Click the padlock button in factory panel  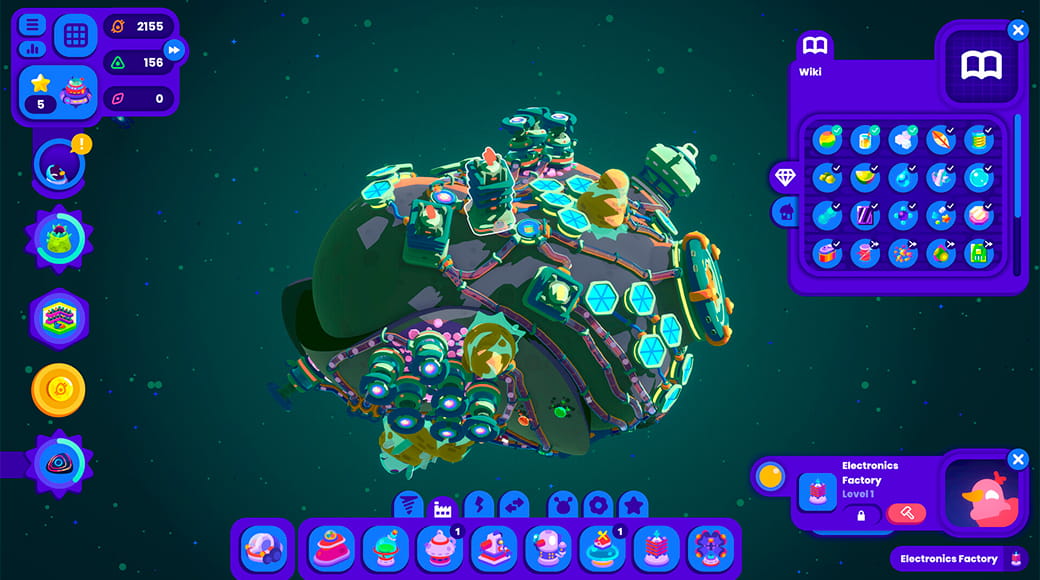tap(860, 514)
